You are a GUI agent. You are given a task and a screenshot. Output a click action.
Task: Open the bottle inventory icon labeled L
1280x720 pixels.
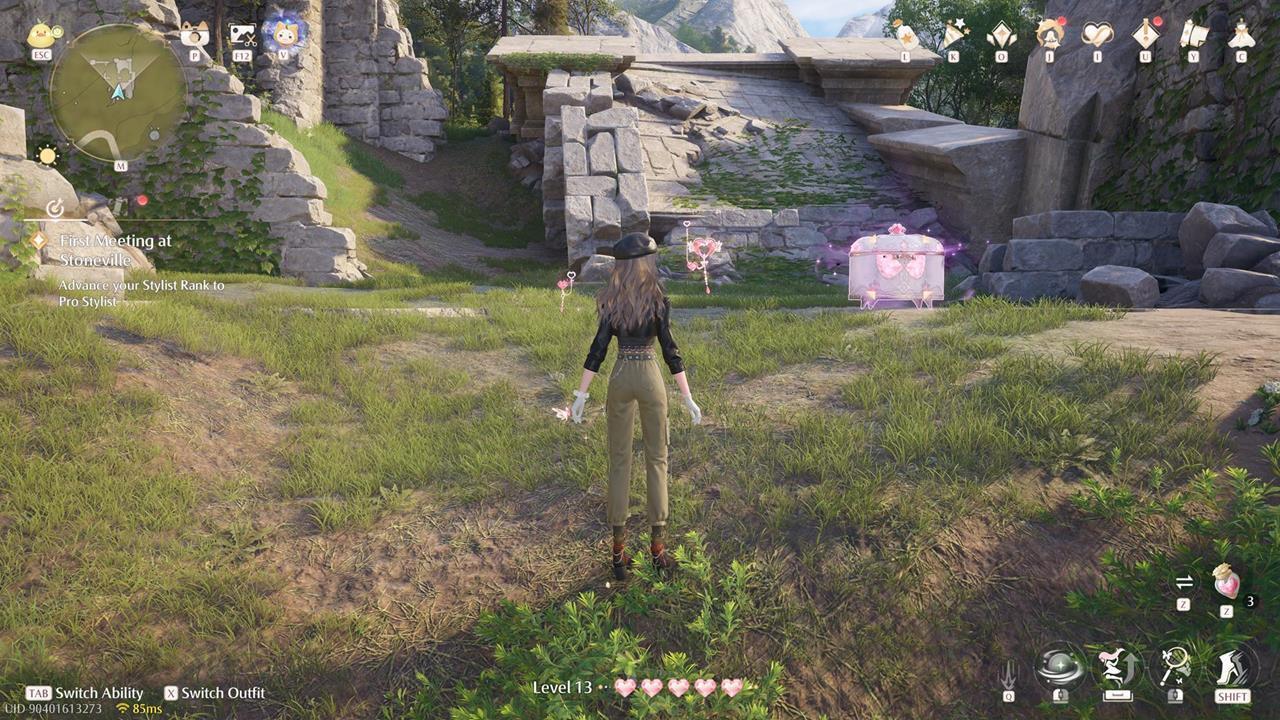[x=905, y=33]
